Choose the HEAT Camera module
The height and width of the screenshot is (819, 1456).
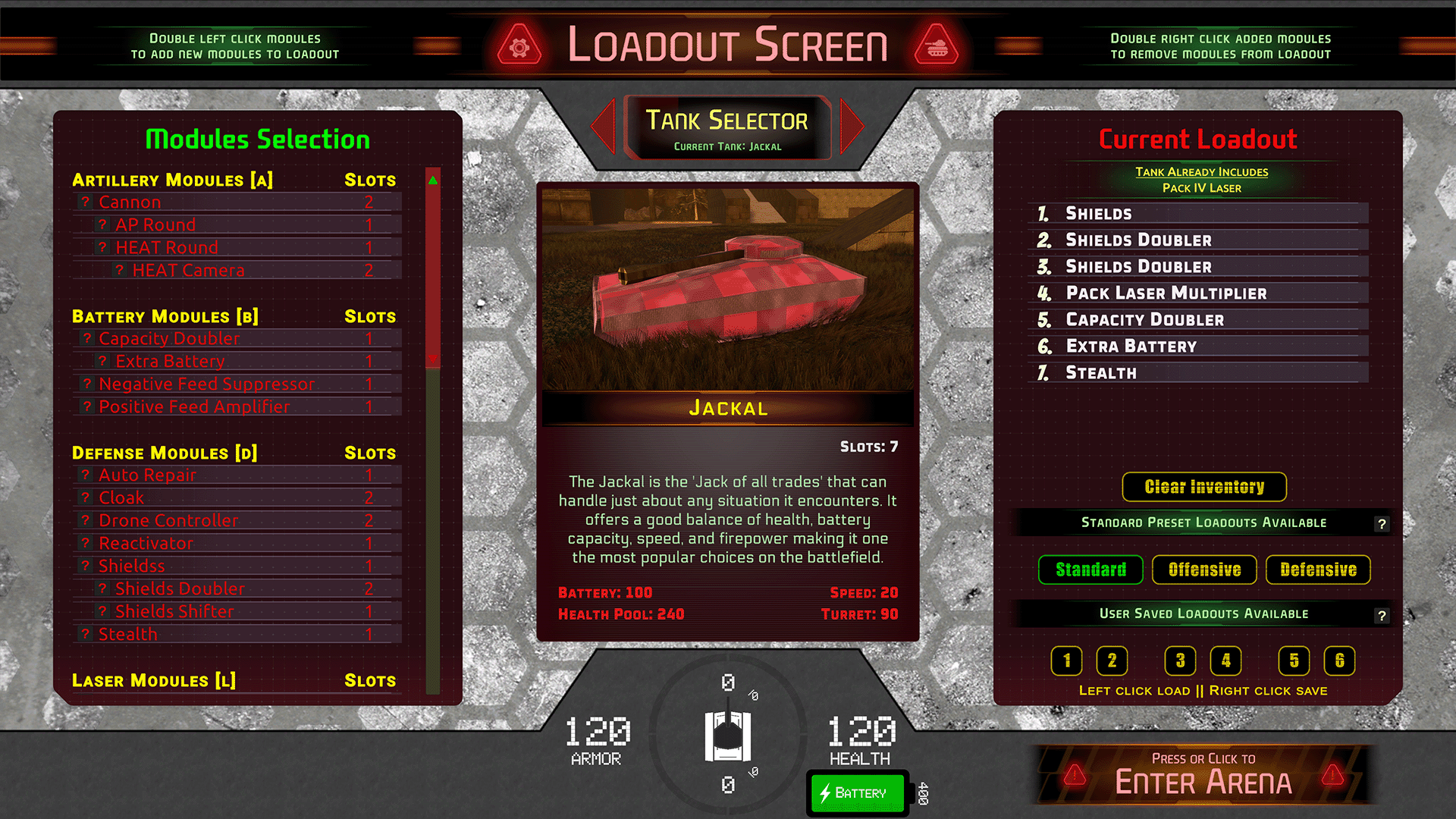tap(188, 271)
